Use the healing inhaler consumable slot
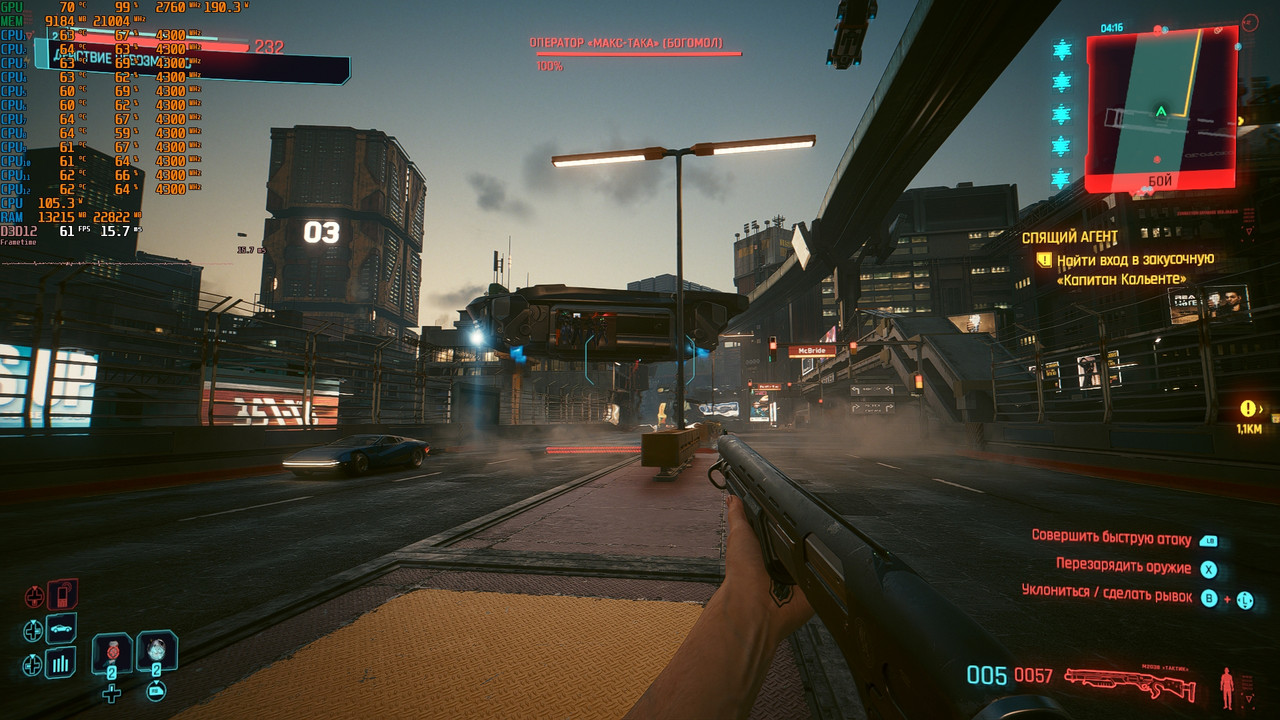The height and width of the screenshot is (720, 1280). tap(111, 653)
